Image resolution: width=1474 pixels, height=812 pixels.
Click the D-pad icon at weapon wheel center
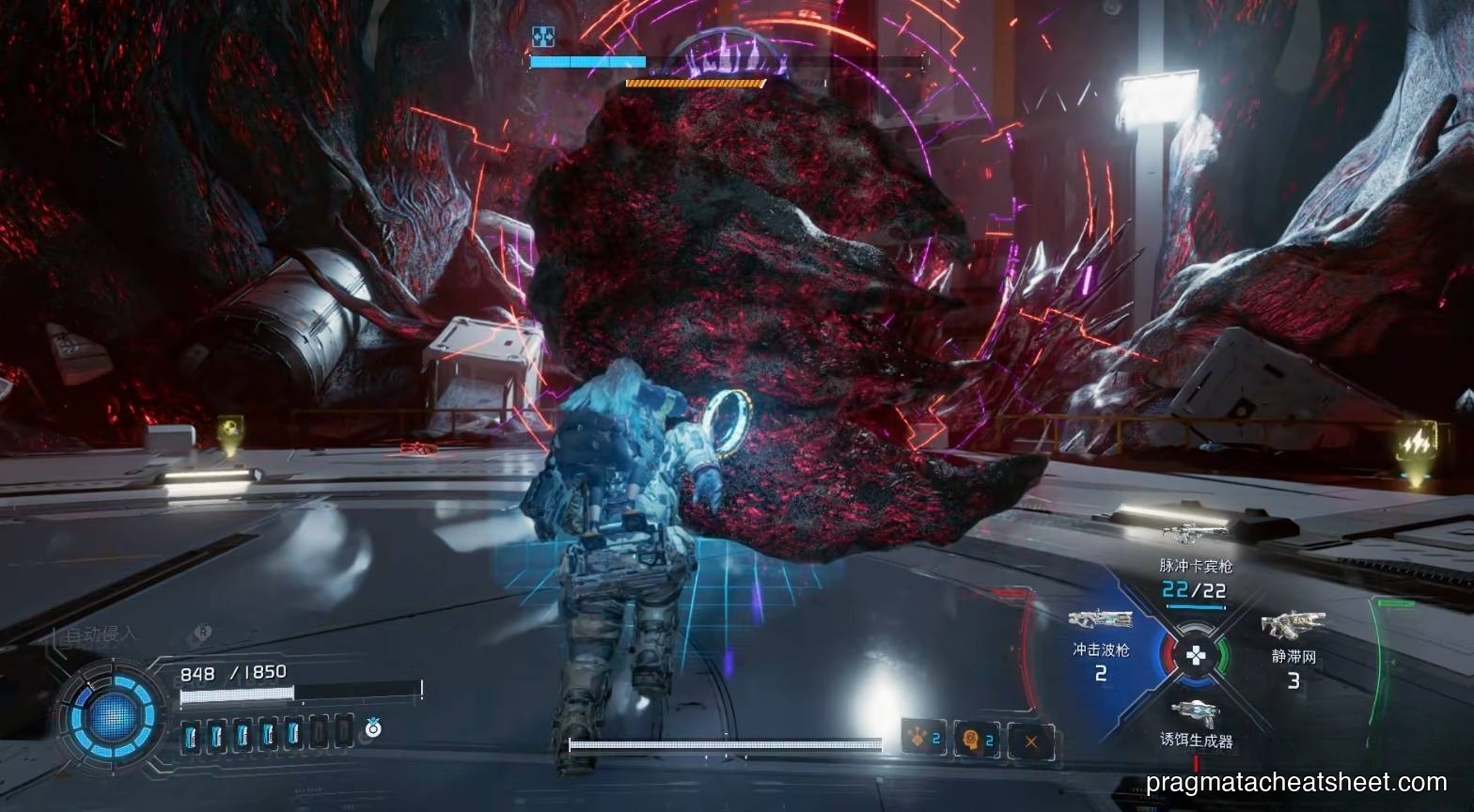coord(1198,654)
